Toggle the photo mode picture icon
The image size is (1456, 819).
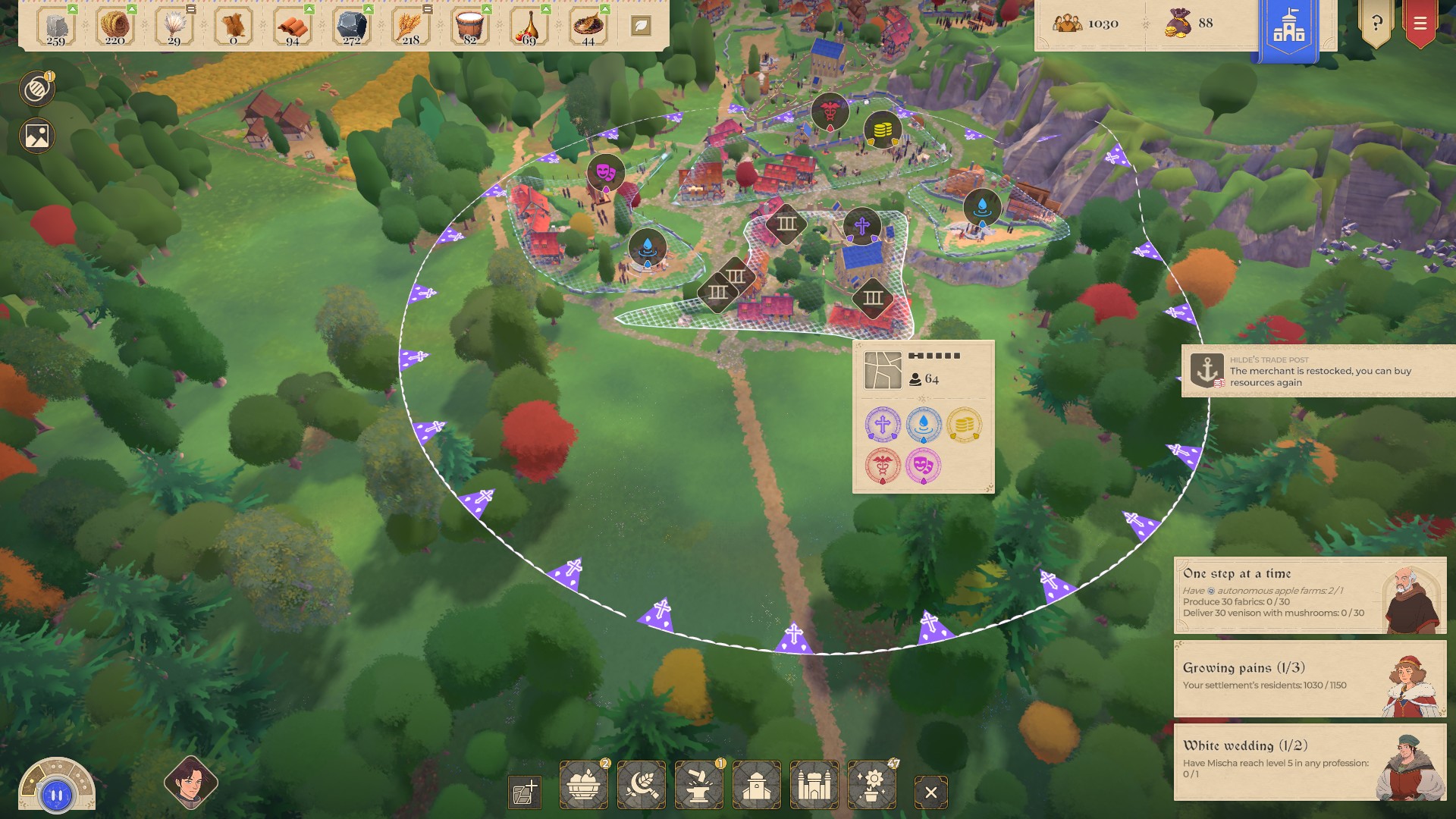(x=36, y=136)
